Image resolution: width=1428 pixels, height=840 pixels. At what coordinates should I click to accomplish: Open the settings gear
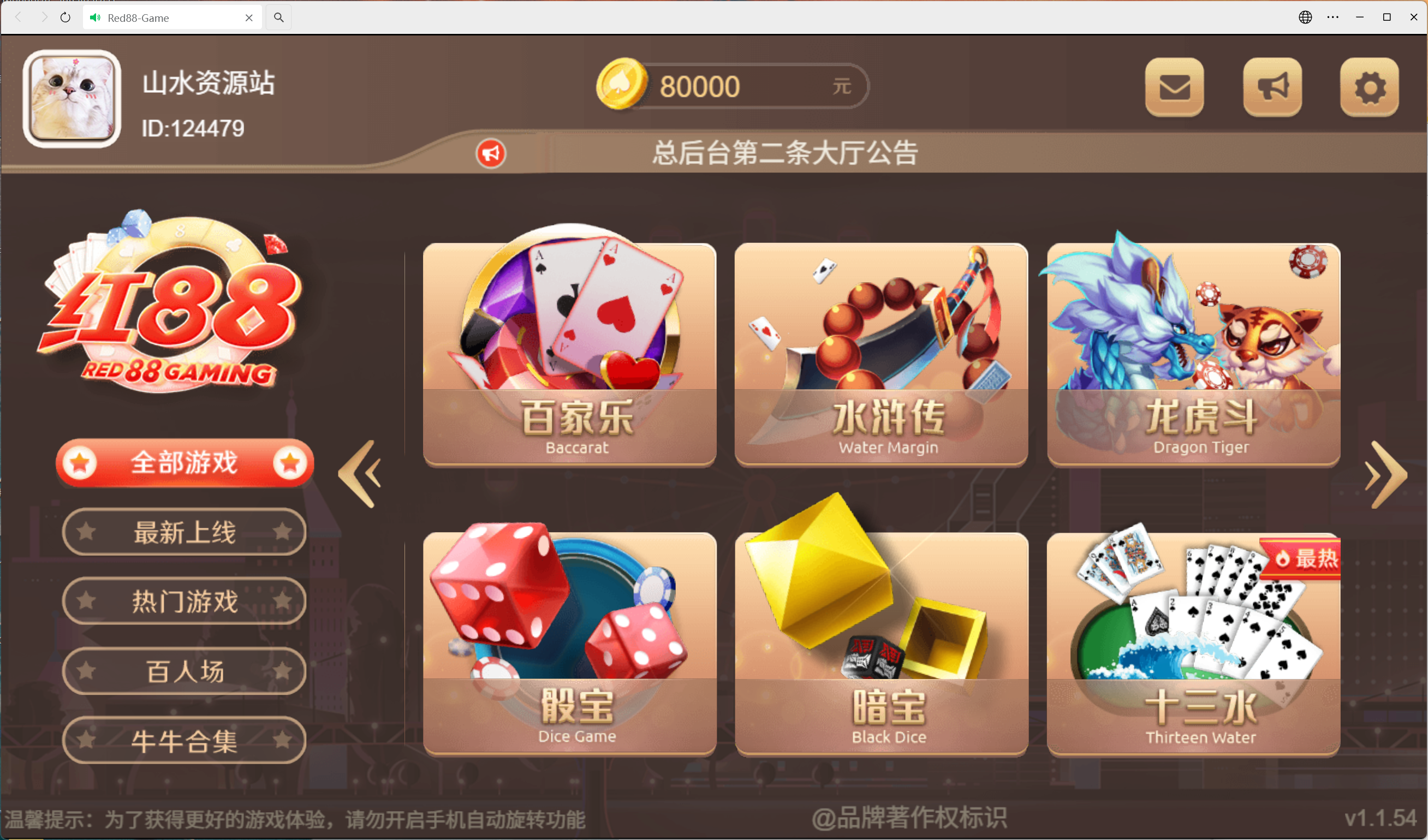pos(1370,87)
